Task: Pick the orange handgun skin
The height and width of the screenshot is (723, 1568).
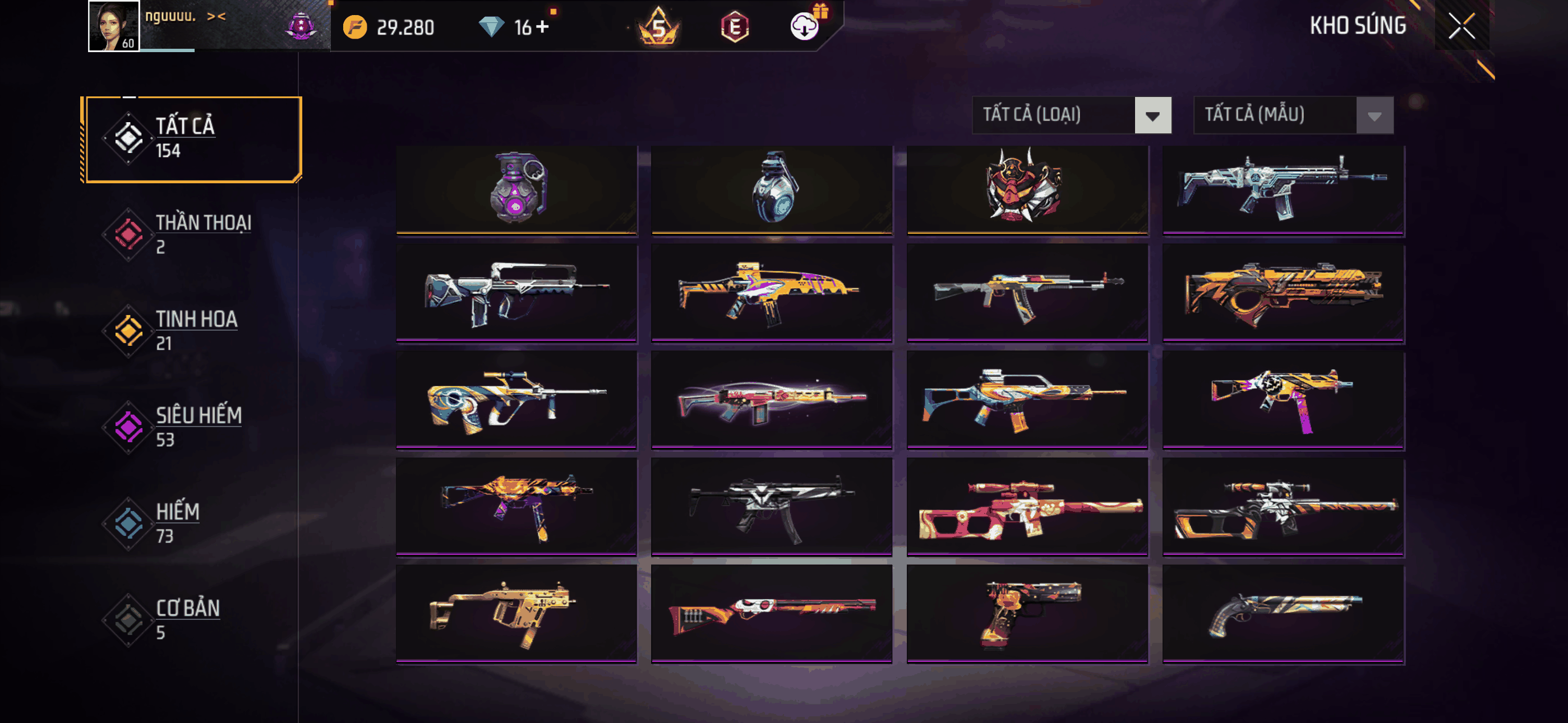Action: click(1027, 613)
